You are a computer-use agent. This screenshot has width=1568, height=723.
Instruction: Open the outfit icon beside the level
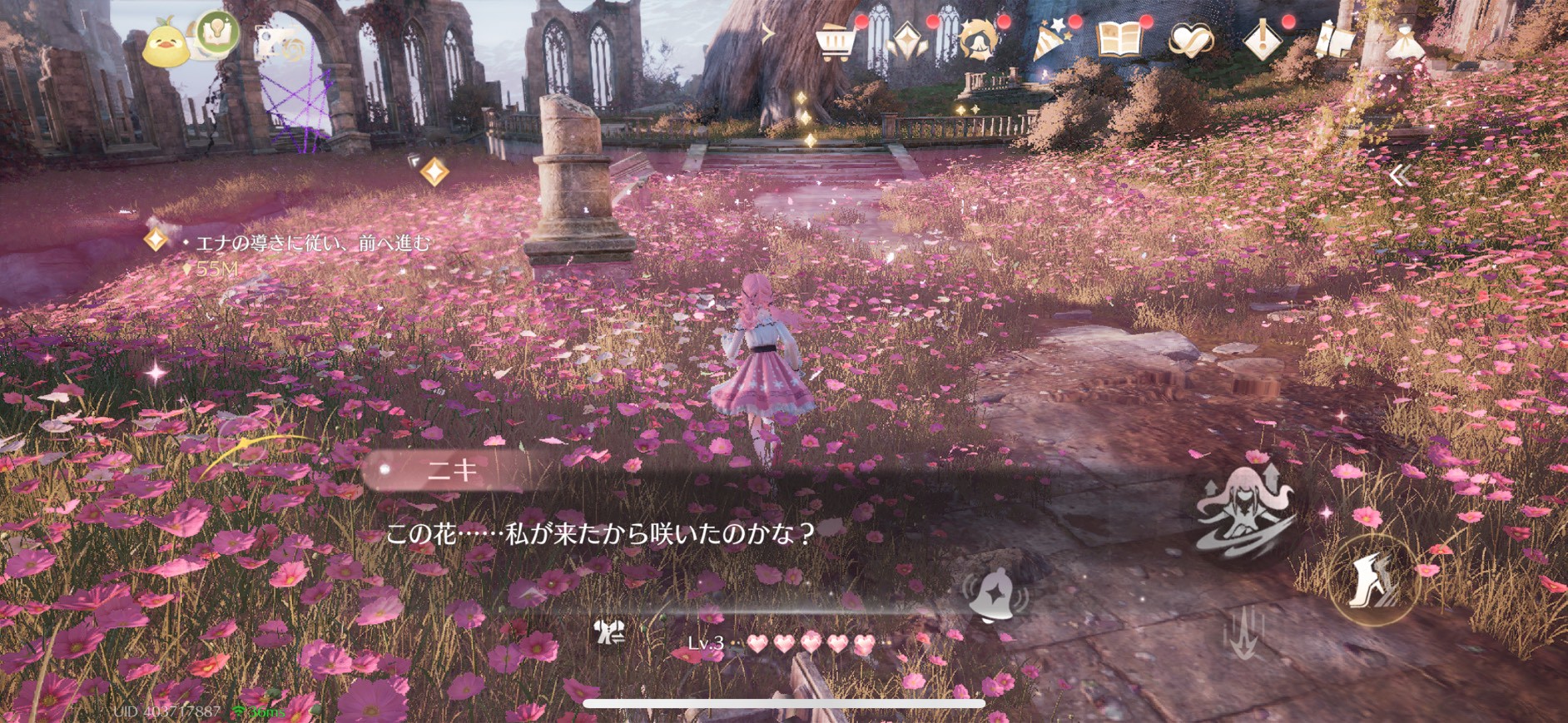point(609,632)
